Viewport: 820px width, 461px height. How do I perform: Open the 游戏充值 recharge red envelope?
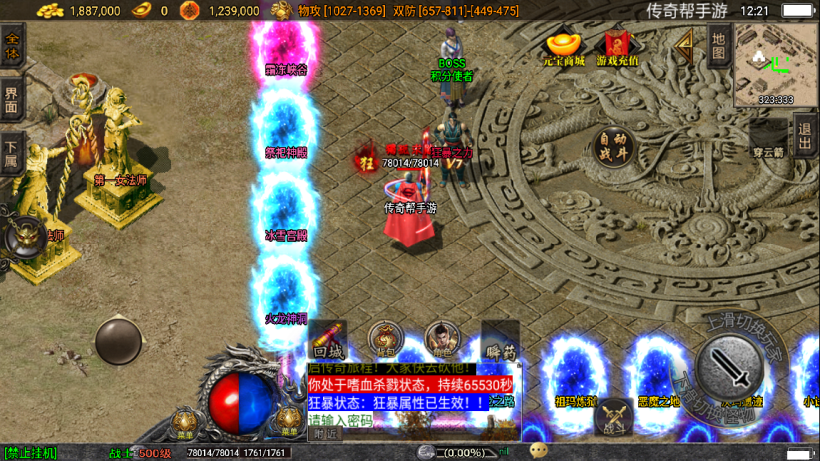(617, 48)
